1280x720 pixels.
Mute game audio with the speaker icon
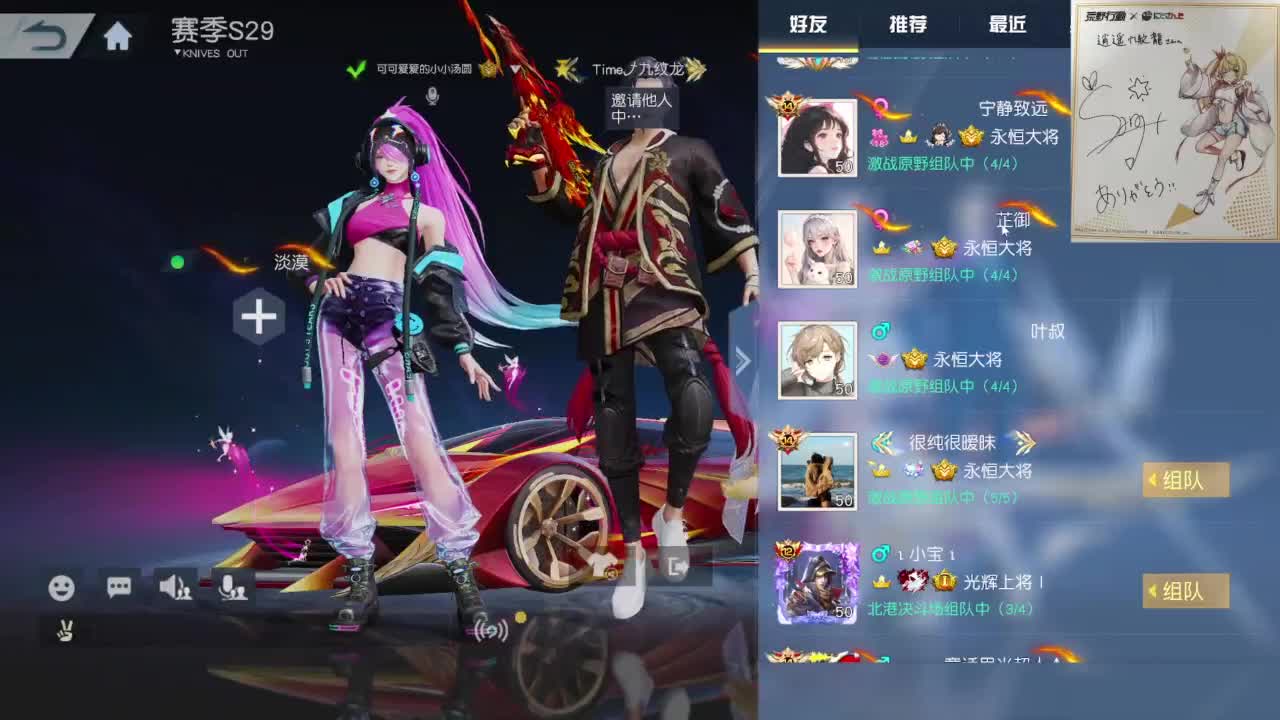[178, 590]
